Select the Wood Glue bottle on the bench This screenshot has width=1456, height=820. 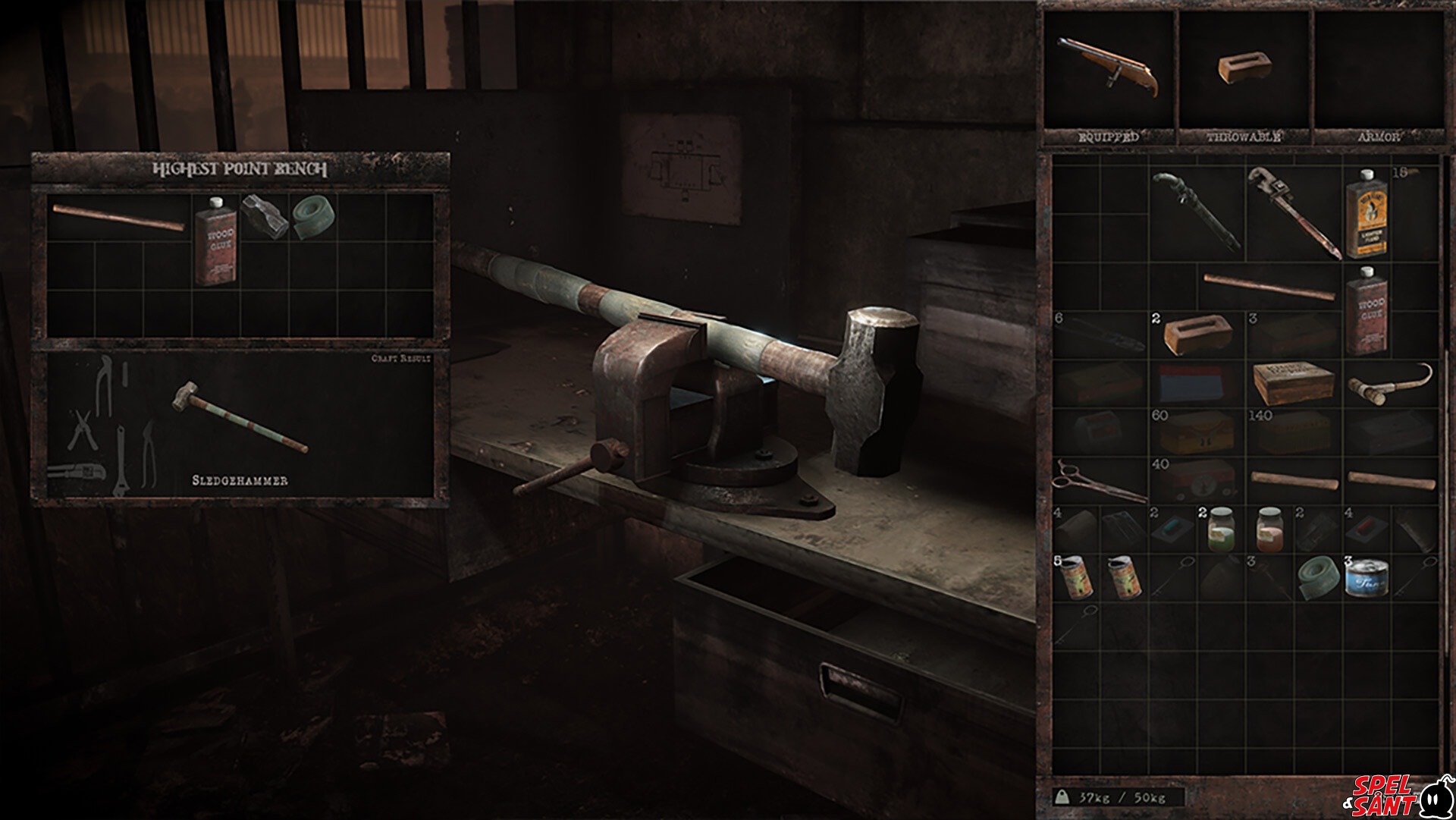click(215, 240)
